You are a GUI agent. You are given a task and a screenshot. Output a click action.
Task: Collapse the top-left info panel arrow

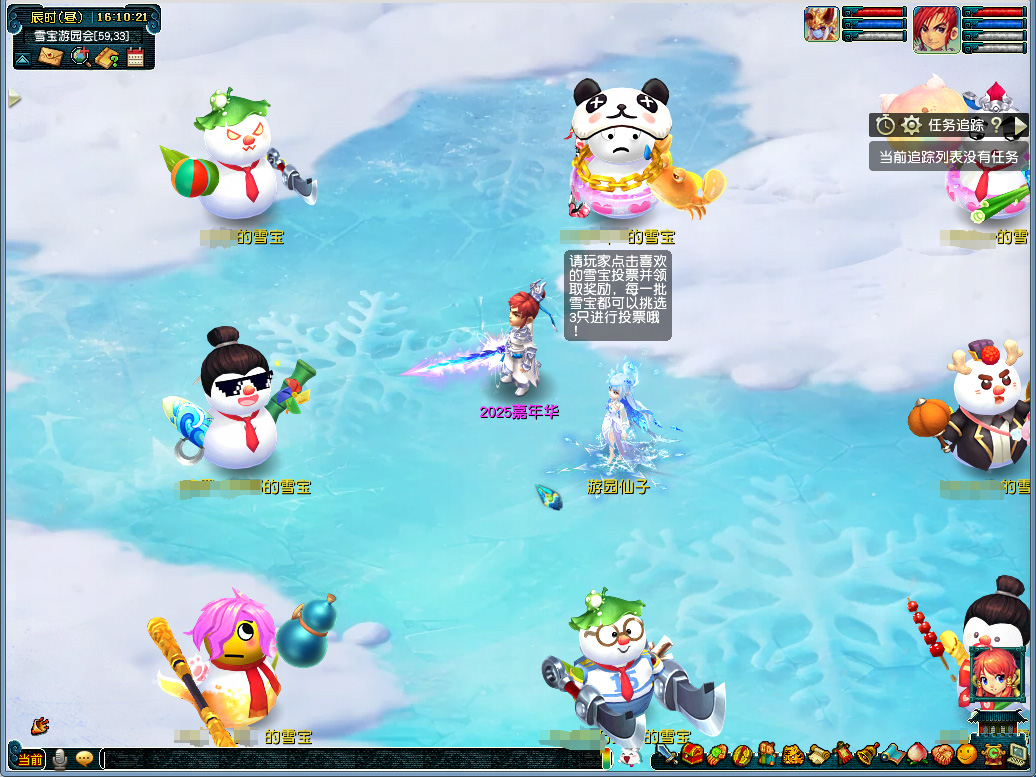[x=23, y=58]
